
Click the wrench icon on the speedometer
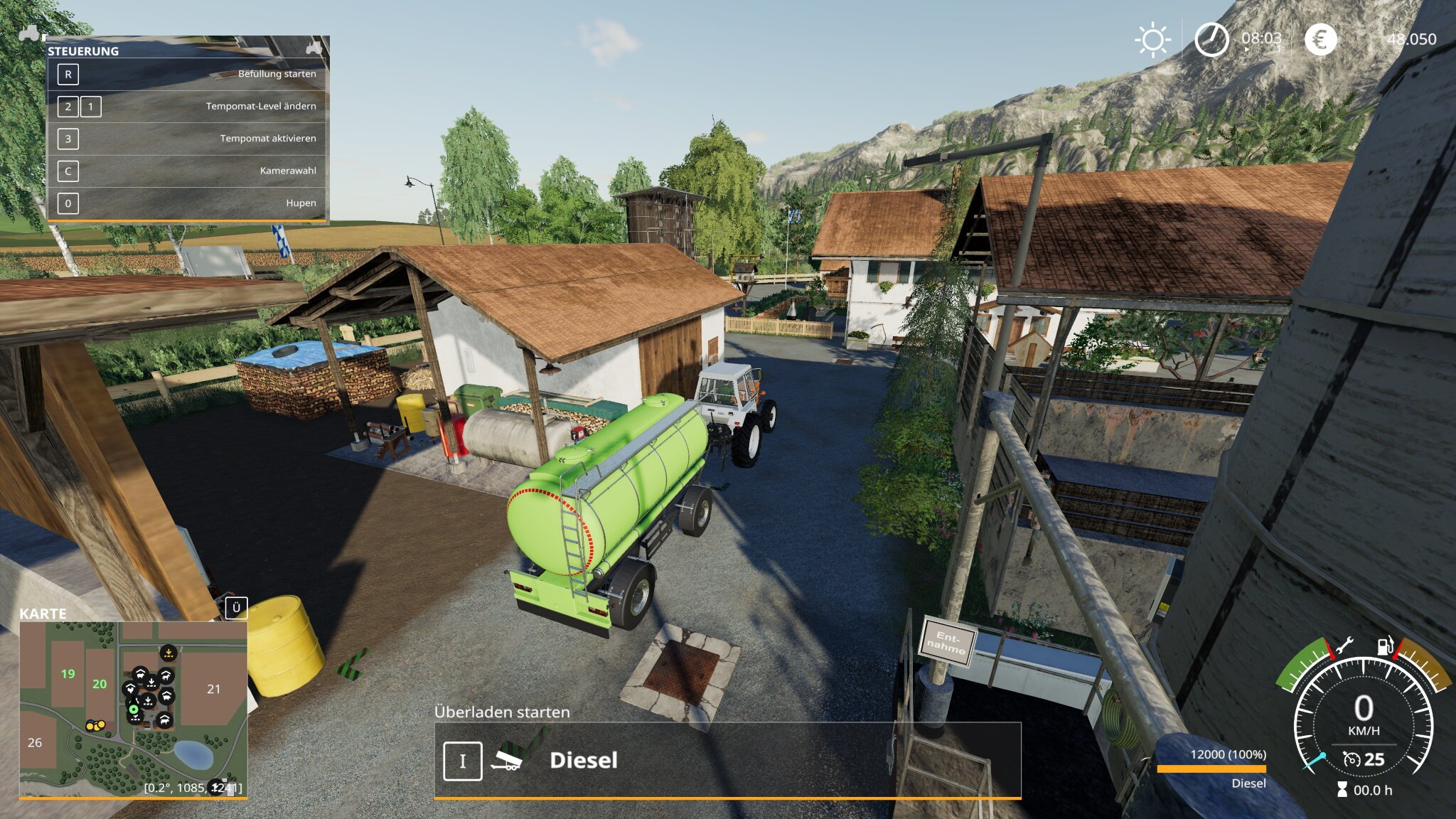click(1344, 646)
